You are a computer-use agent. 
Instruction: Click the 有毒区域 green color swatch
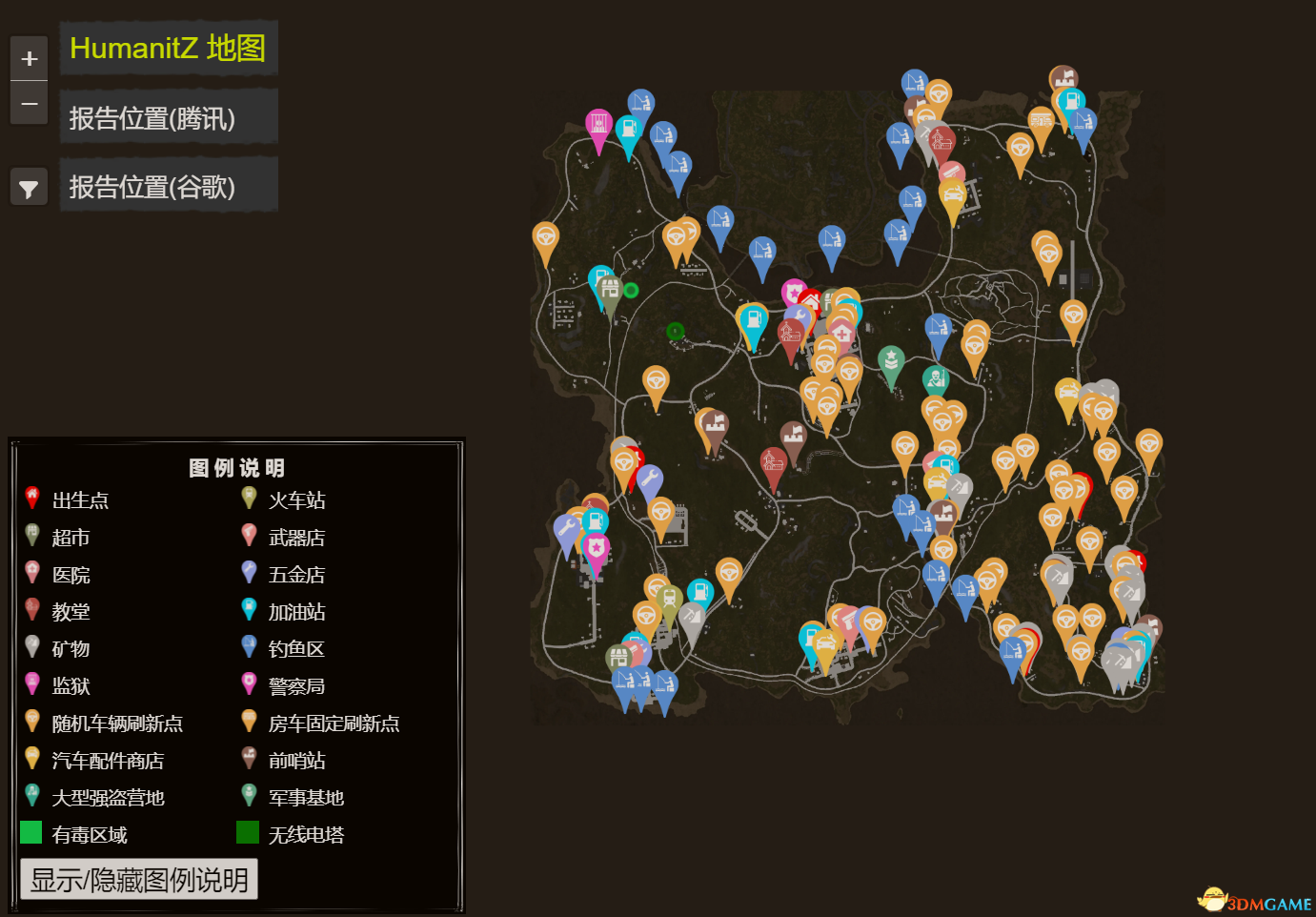(31, 831)
